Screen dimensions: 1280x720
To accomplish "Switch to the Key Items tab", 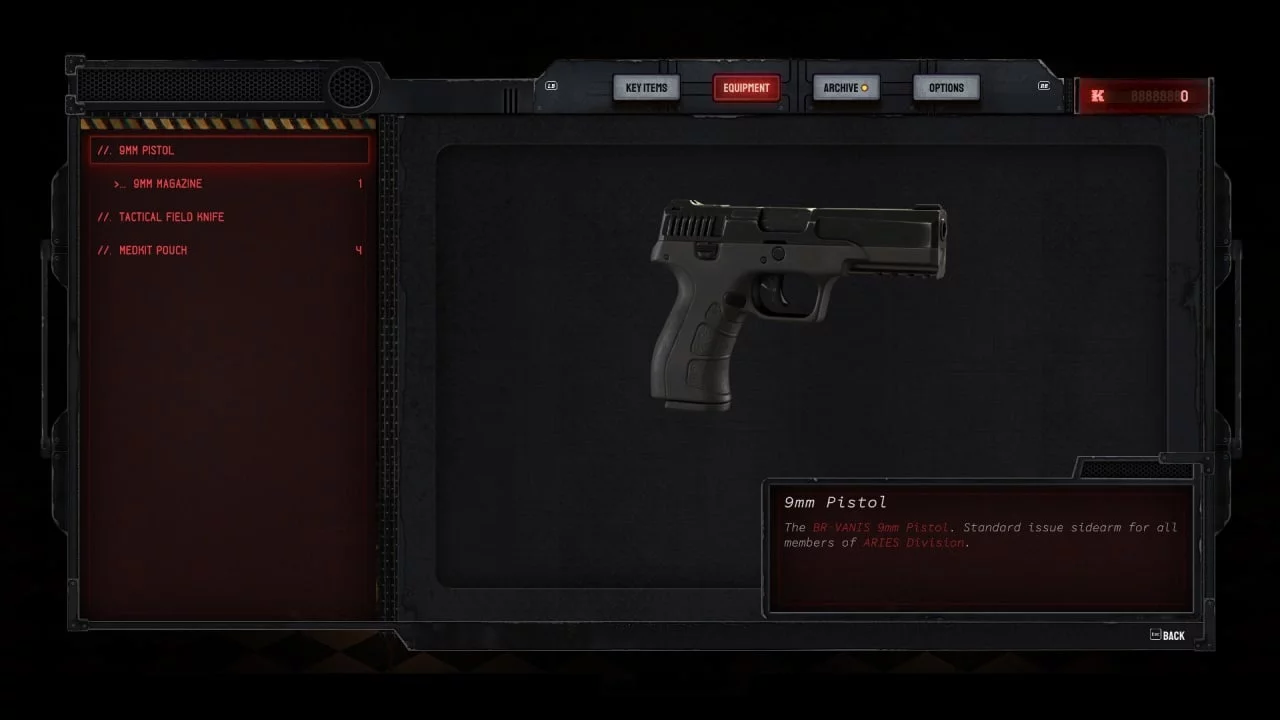I will tap(646, 88).
